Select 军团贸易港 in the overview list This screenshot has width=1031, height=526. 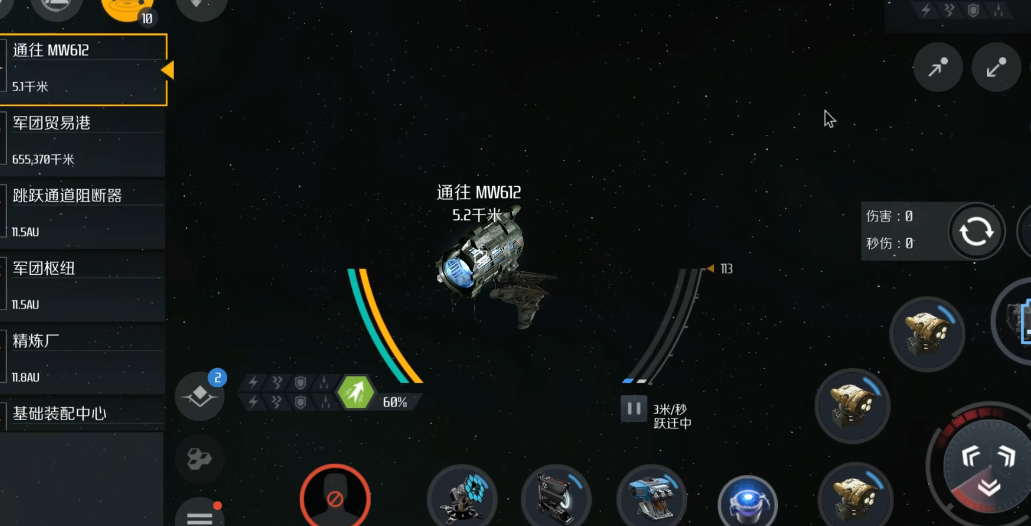click(82, 141)
